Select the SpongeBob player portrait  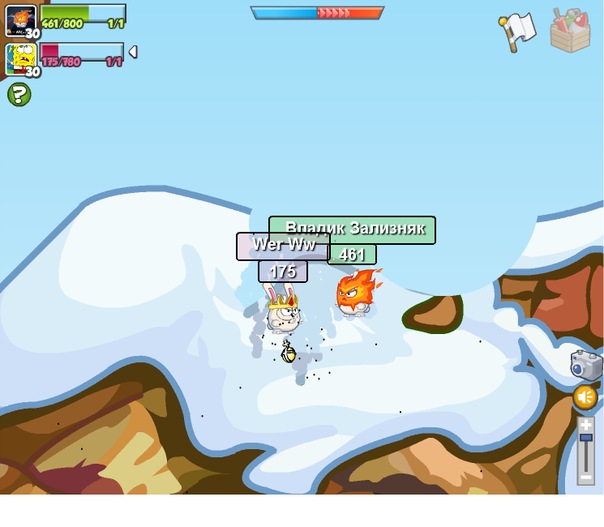[21, 59]
